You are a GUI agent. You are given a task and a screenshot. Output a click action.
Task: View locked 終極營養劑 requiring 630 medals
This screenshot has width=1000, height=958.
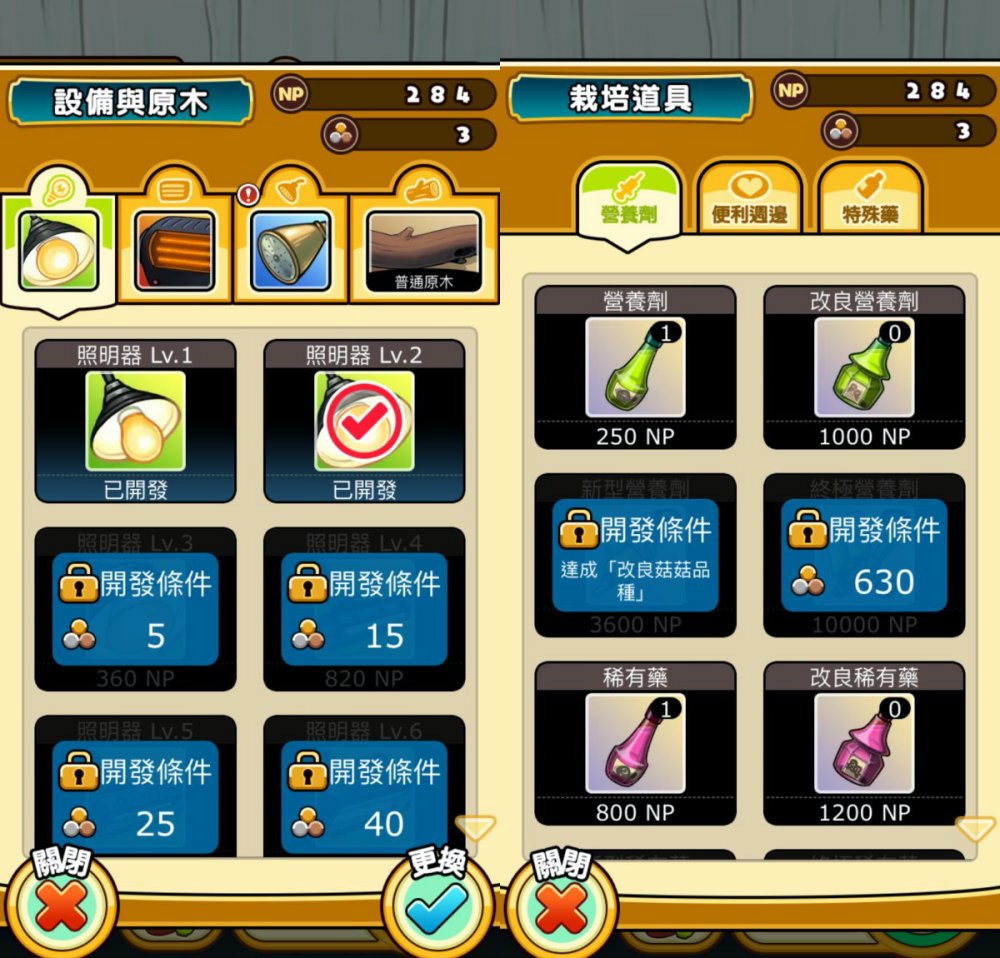(x=864, y=556)
